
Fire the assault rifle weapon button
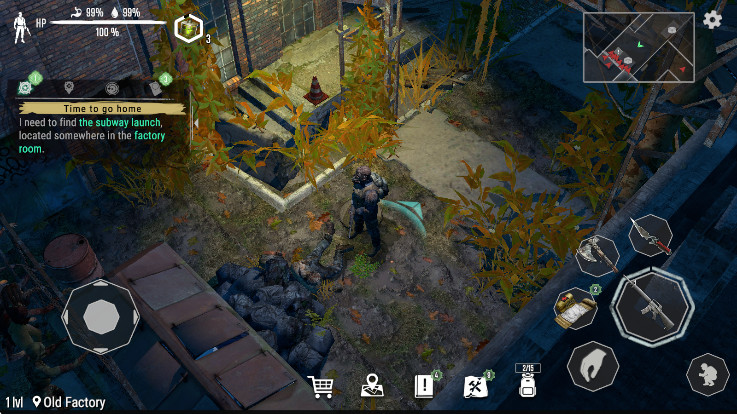tap(652, 308)
